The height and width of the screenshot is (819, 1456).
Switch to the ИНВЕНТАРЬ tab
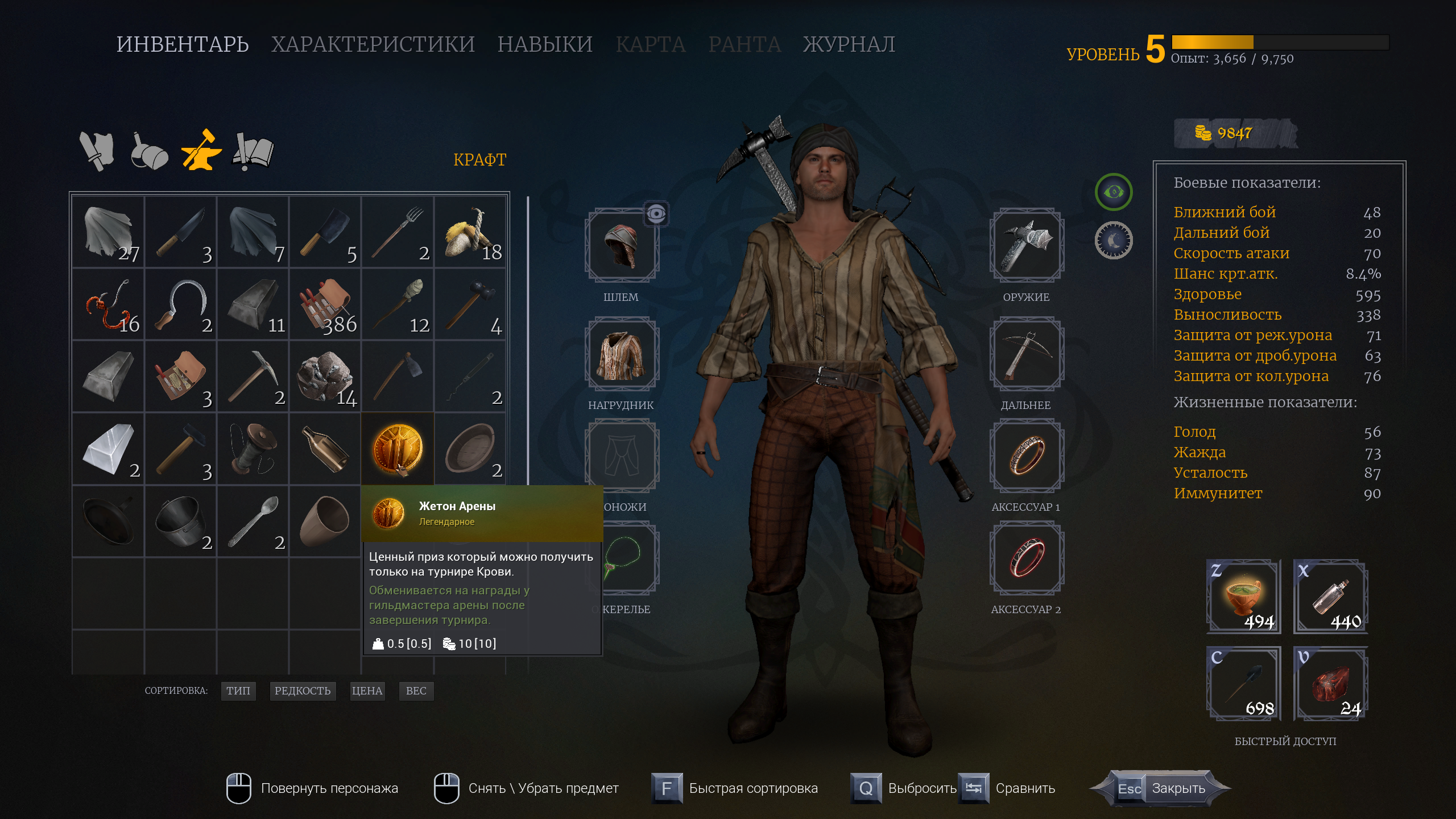tap(183, 44)
